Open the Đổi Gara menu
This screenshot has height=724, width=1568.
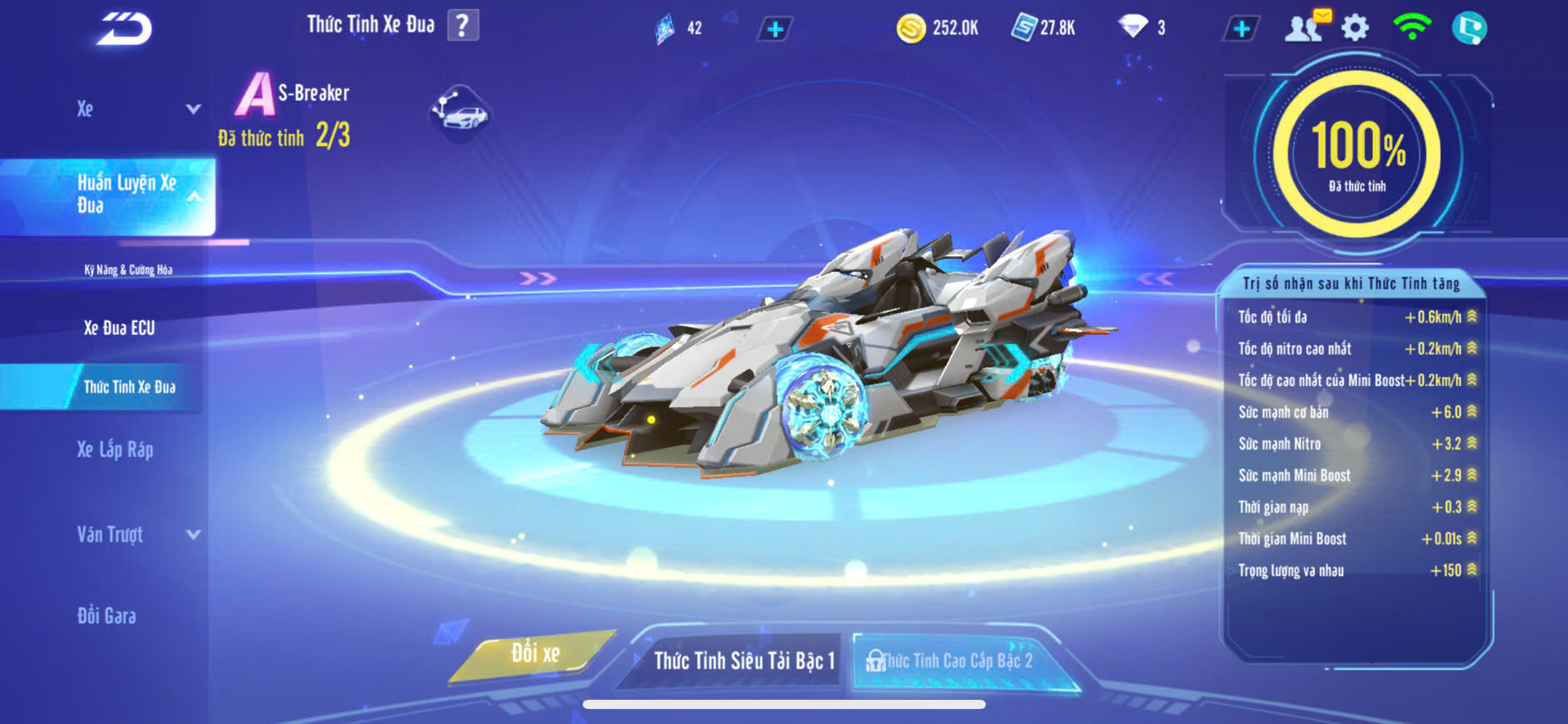107,616
